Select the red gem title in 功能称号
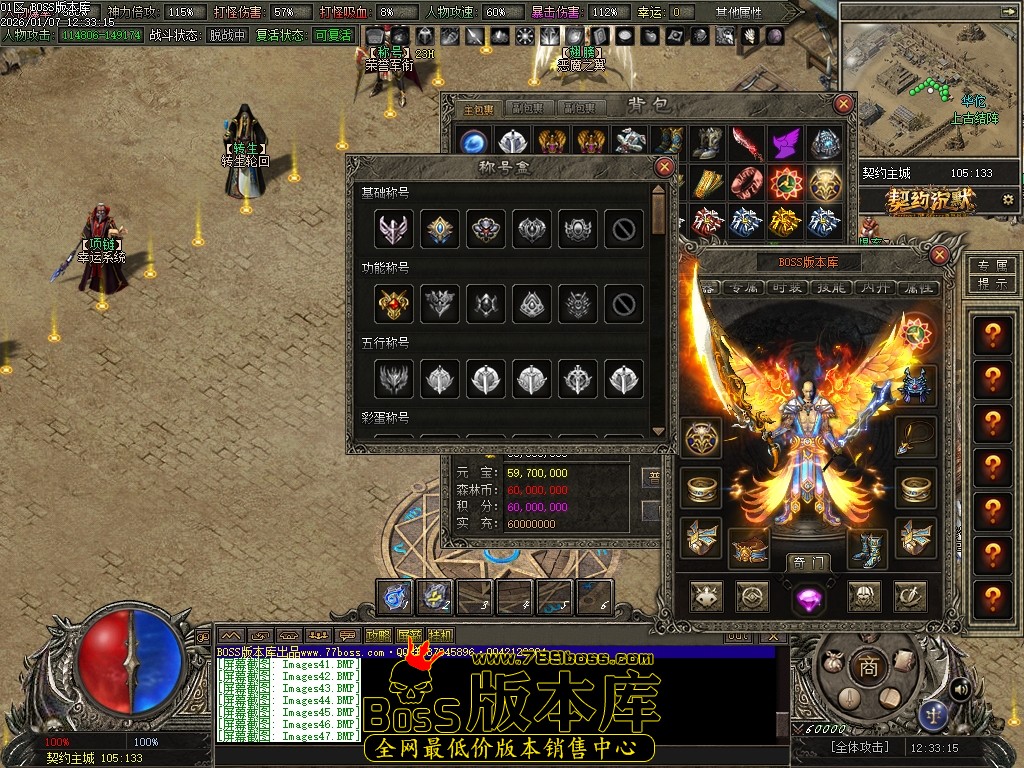This screenshot has height=768, width=1024. 391,302
